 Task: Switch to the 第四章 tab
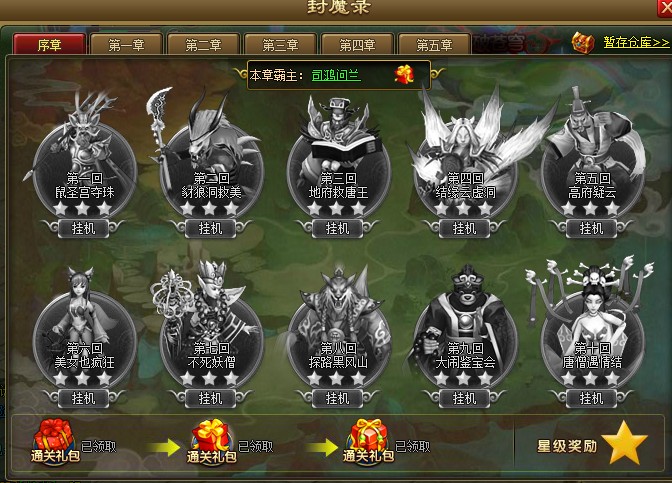358,44
